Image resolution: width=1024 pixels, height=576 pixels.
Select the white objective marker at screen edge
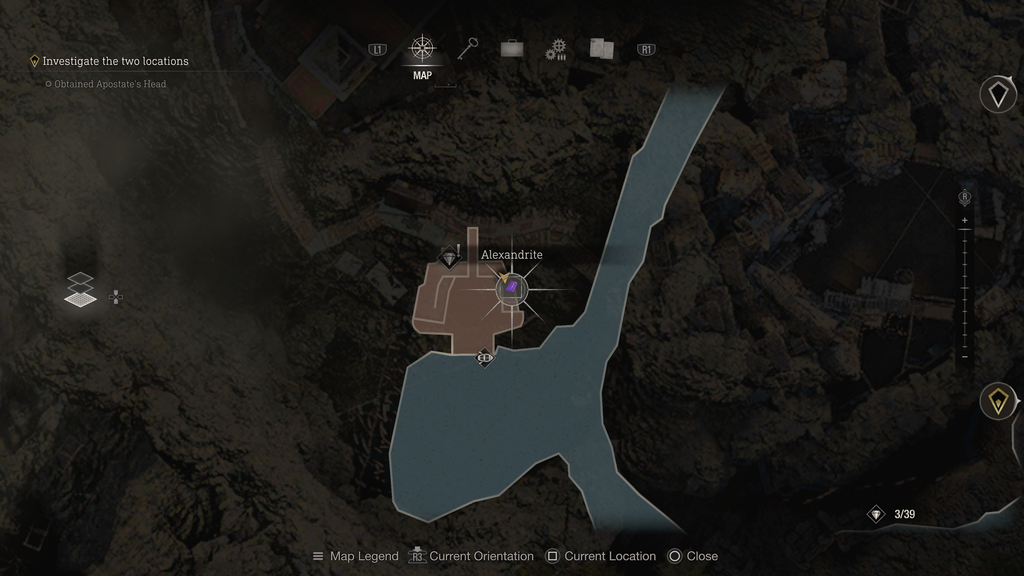[x=997, y=94]
